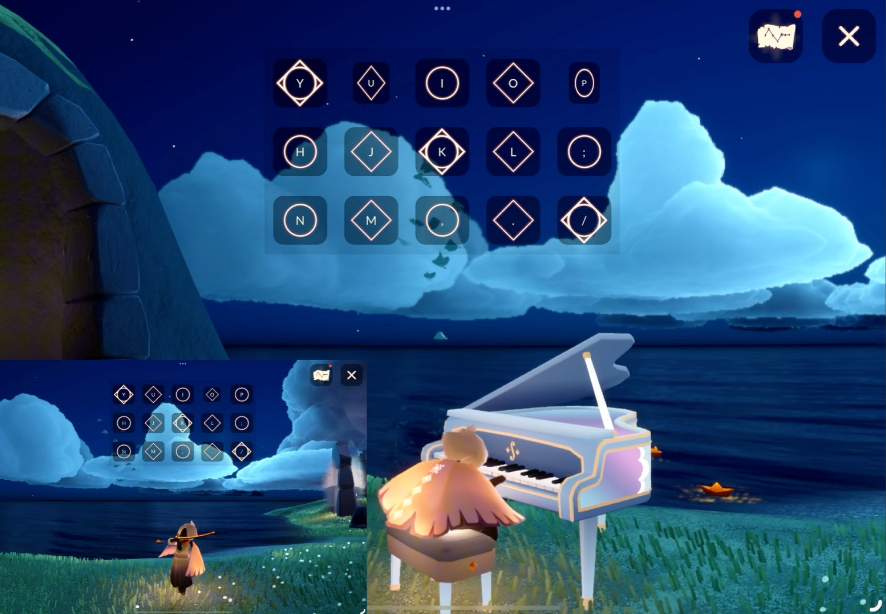Play the large P note key
886x614 pixels.
(584, 83)
